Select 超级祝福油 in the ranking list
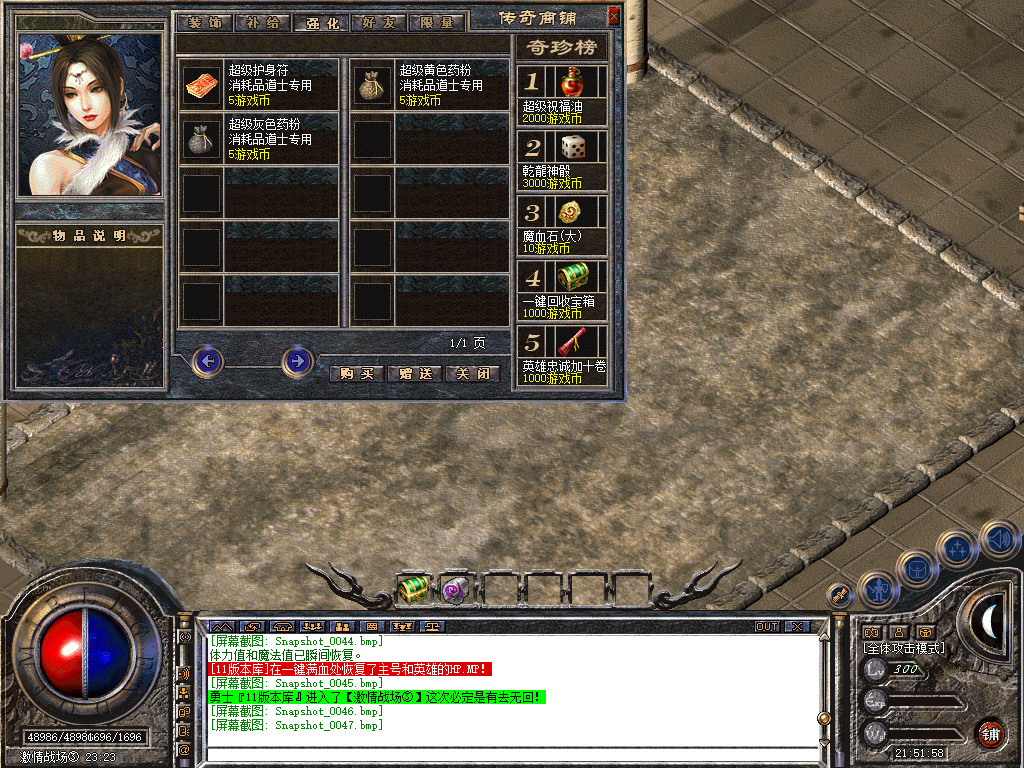 click(x=572, y=82)
